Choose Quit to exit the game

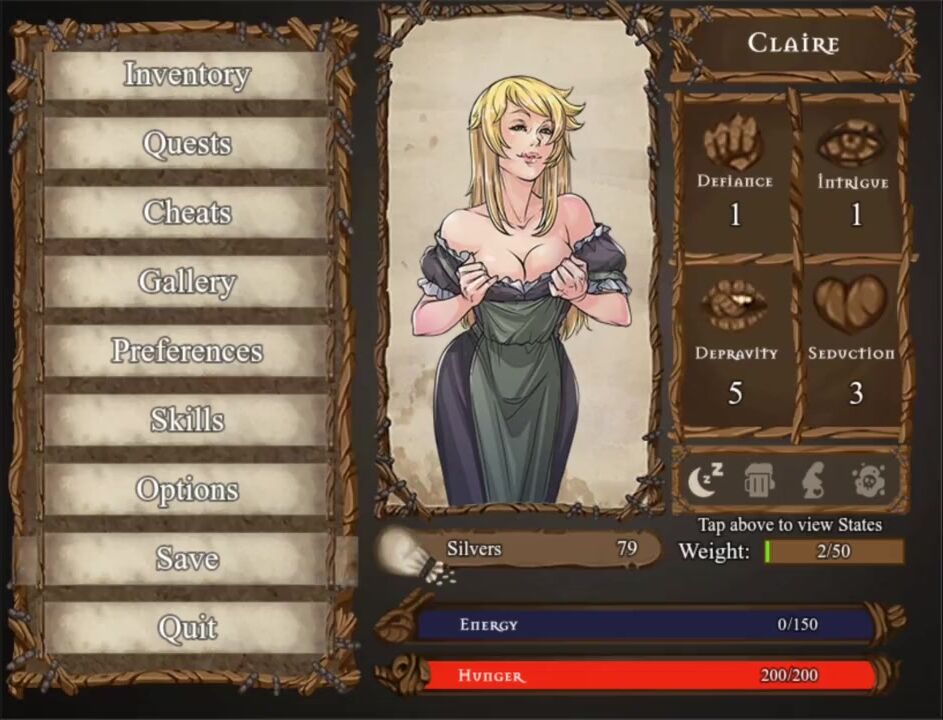point(187,628)
